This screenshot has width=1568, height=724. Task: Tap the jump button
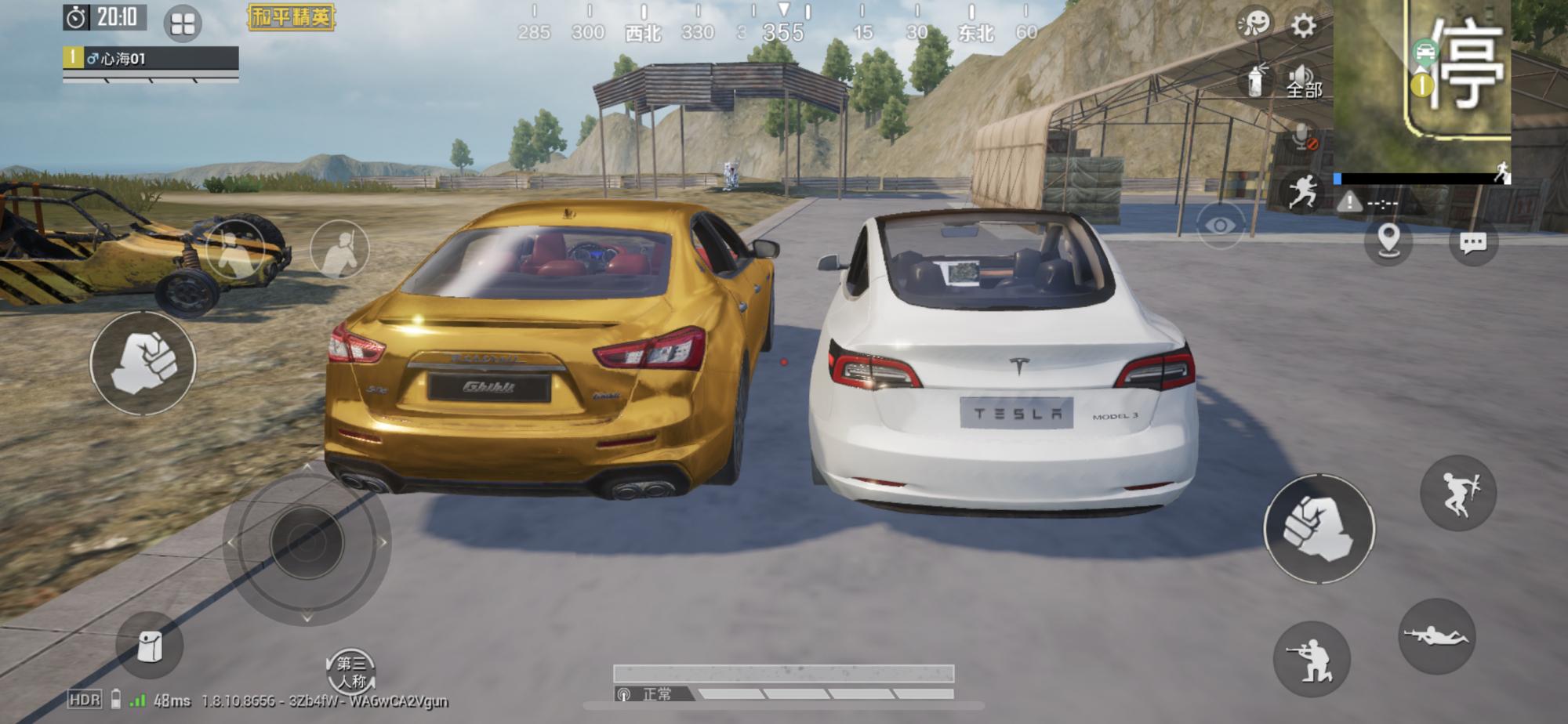click(1458, 493)
